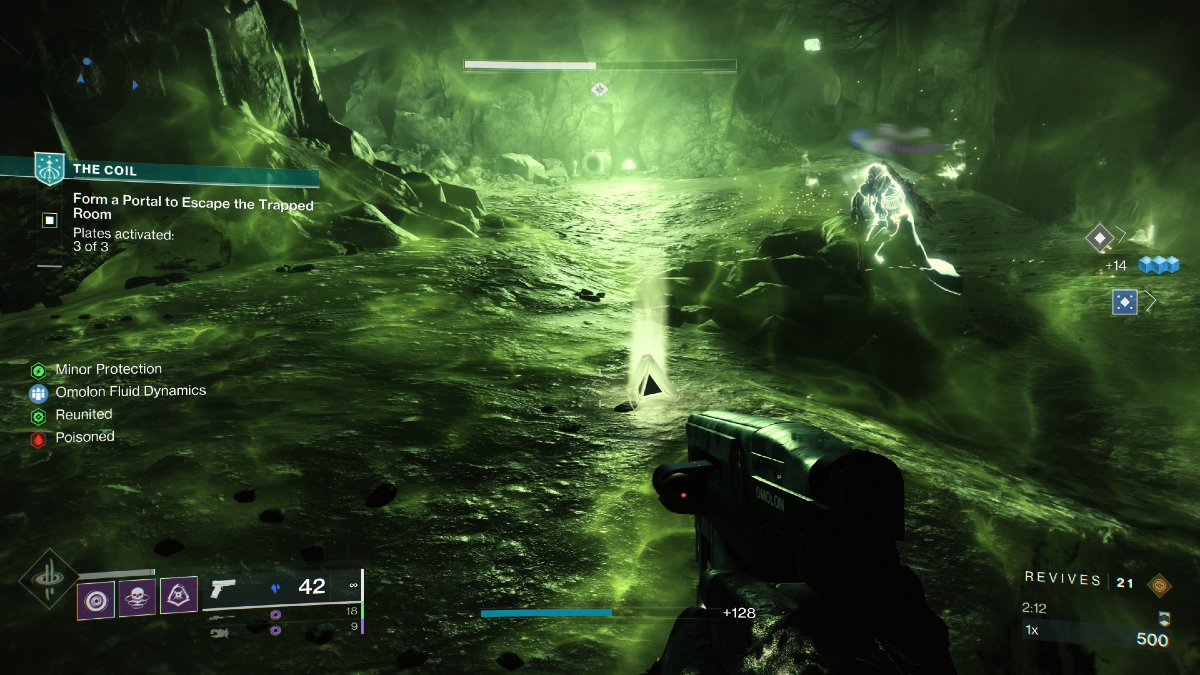Check the red Poisoned debuff icon

[39, 439]
